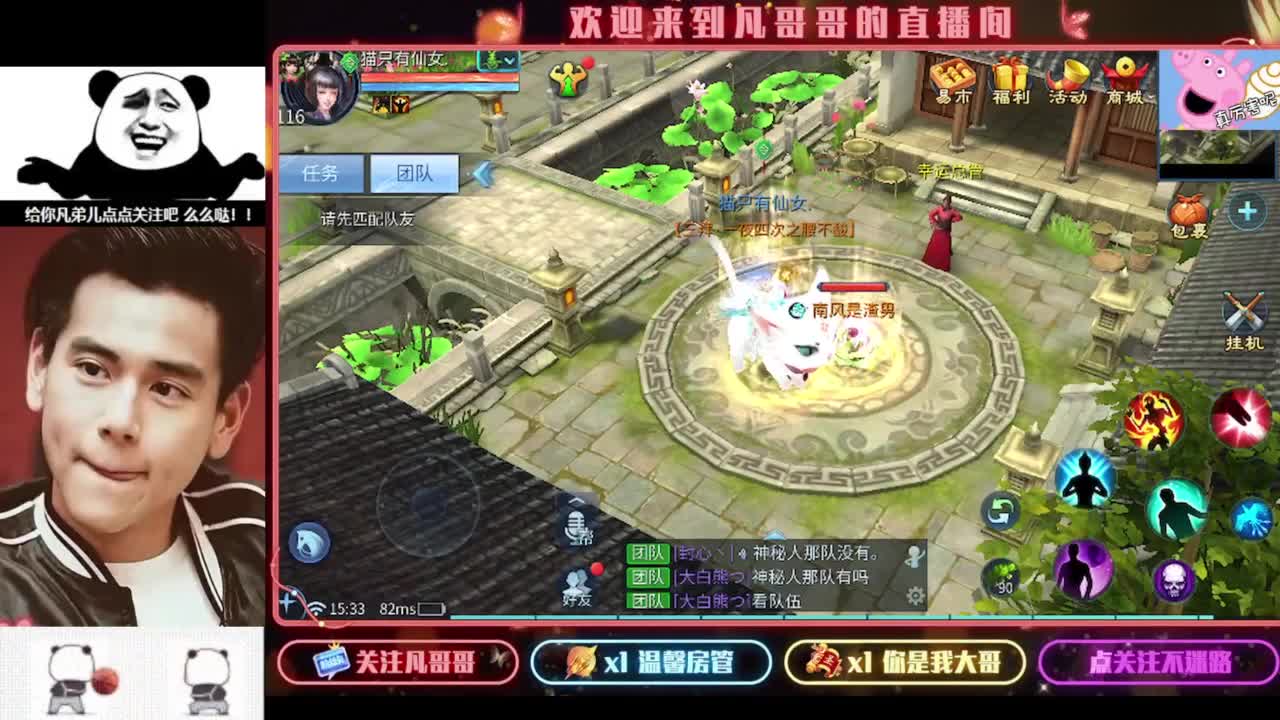Screen dimensions: 1280x720
Task: Open the 福利 welfare gift panel
Action: (1008, 80)
